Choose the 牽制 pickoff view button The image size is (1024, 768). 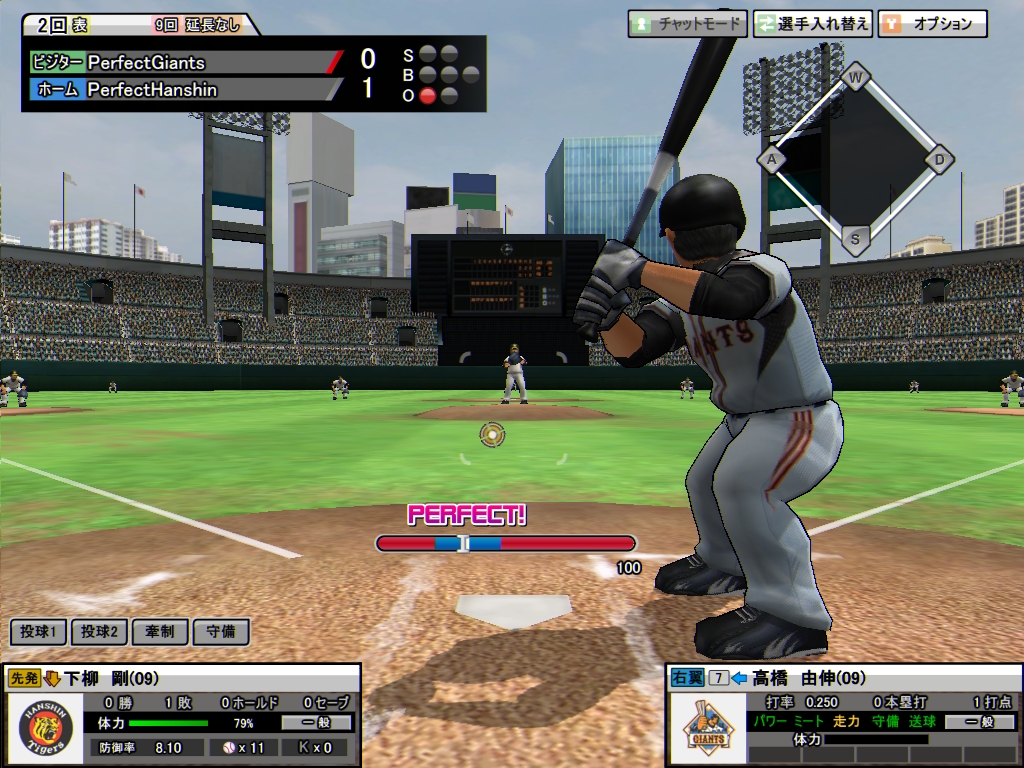pos(160,632)
